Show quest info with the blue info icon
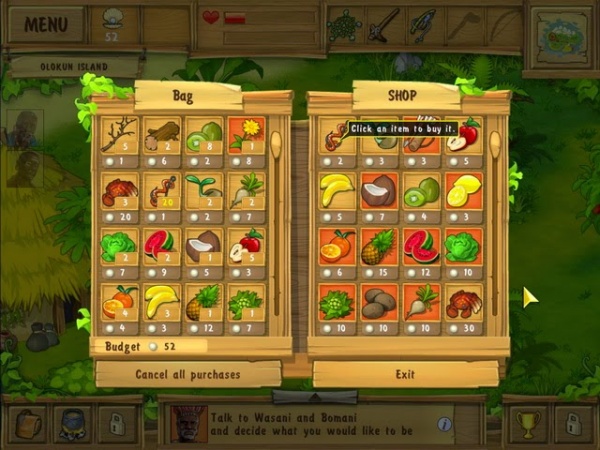 (x=445, y=424)
